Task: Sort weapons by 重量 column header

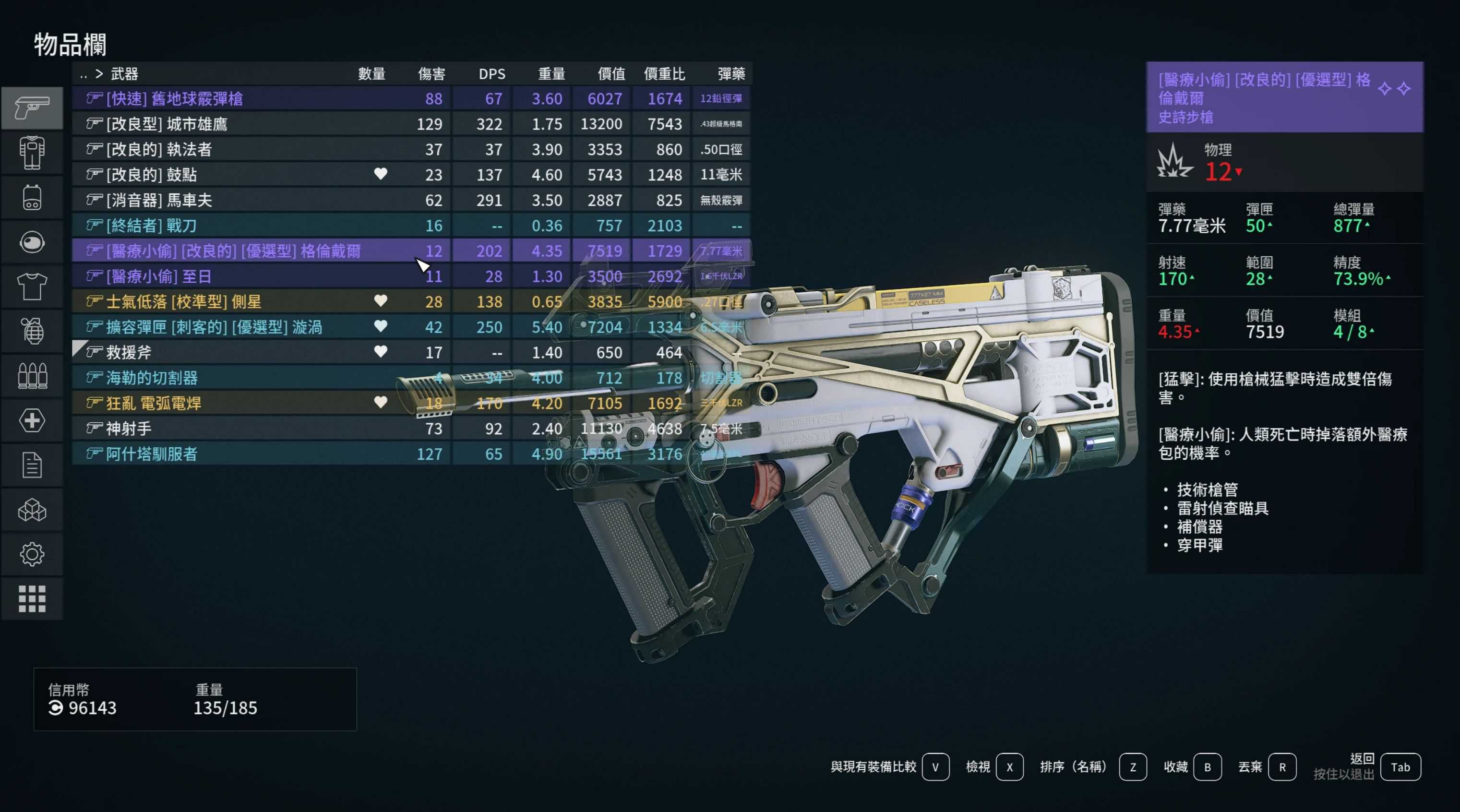Action: coord(551,74)
